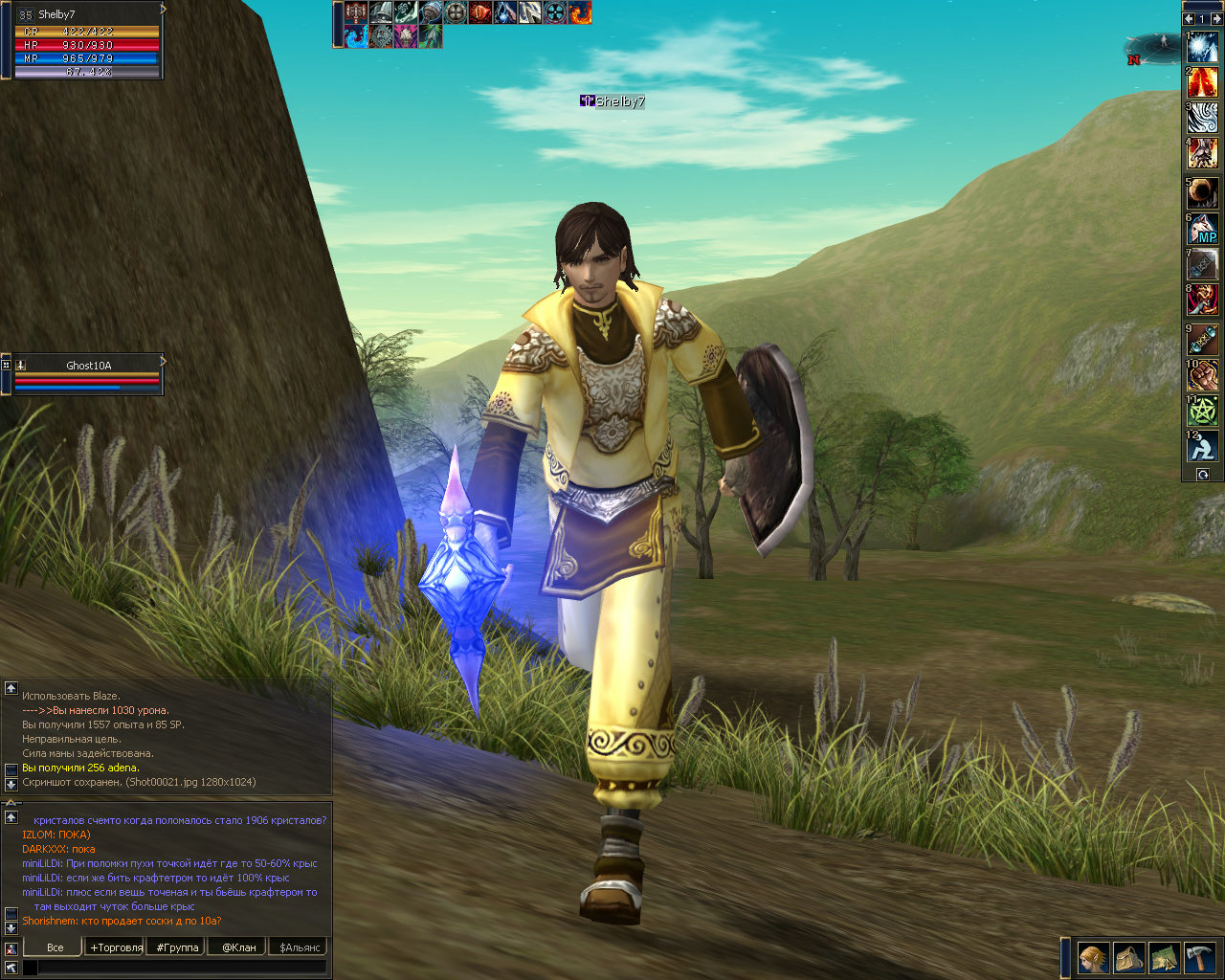Open the $Альянс chat tab

tap(299, 947)
